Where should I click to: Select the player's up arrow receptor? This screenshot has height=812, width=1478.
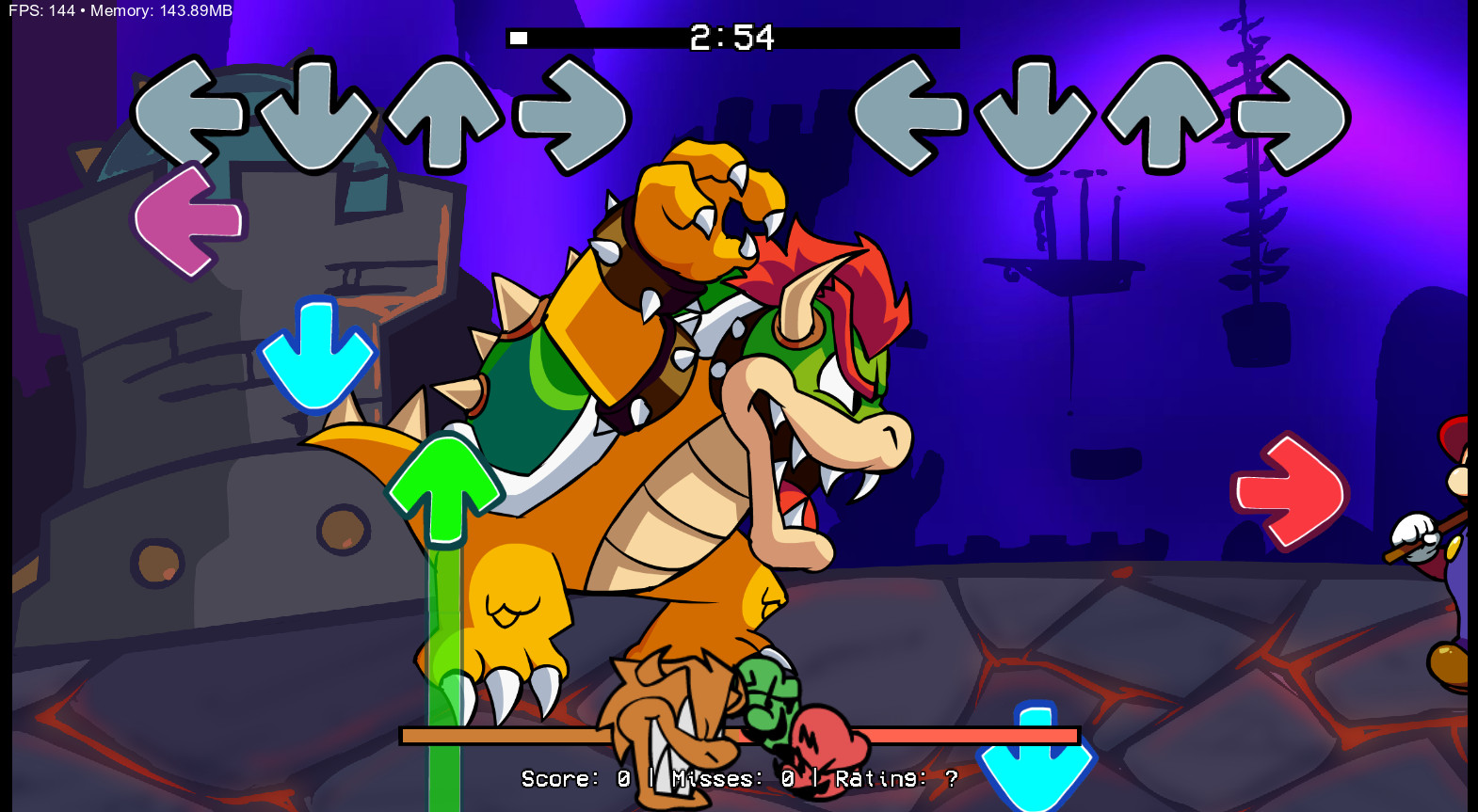(x=1165, y=115)
